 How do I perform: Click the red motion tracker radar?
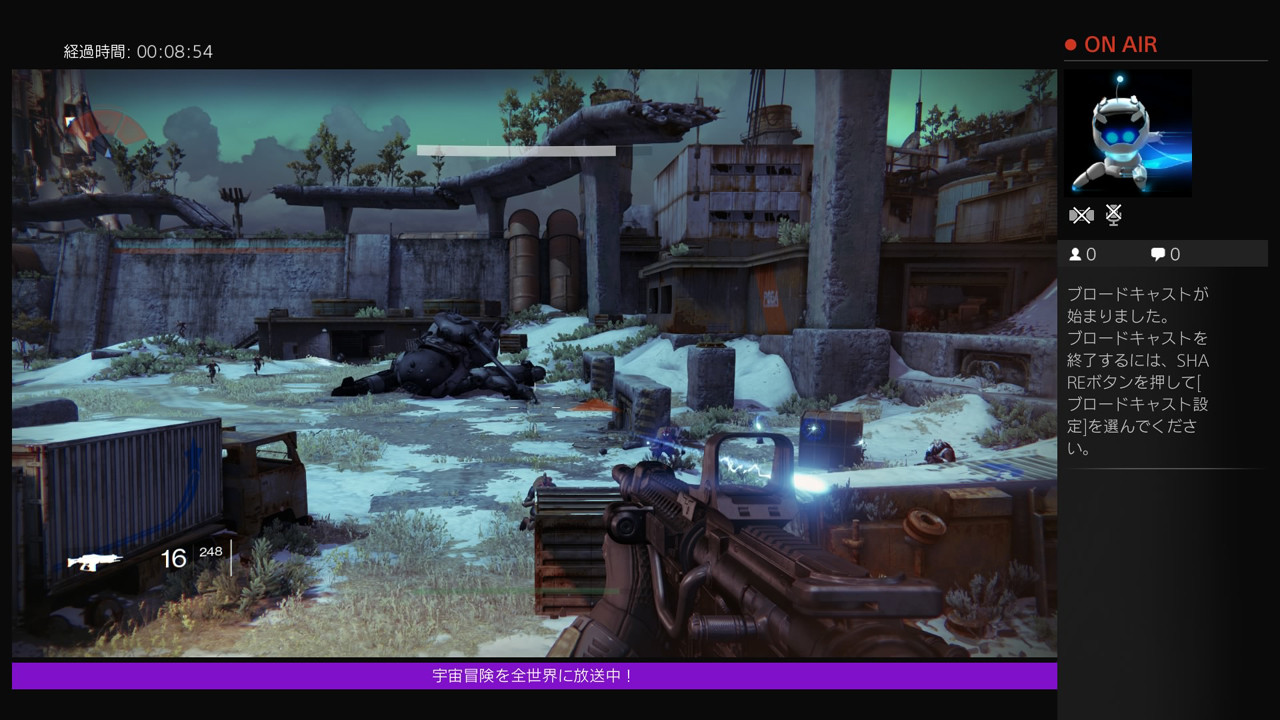tap(105, 128)
